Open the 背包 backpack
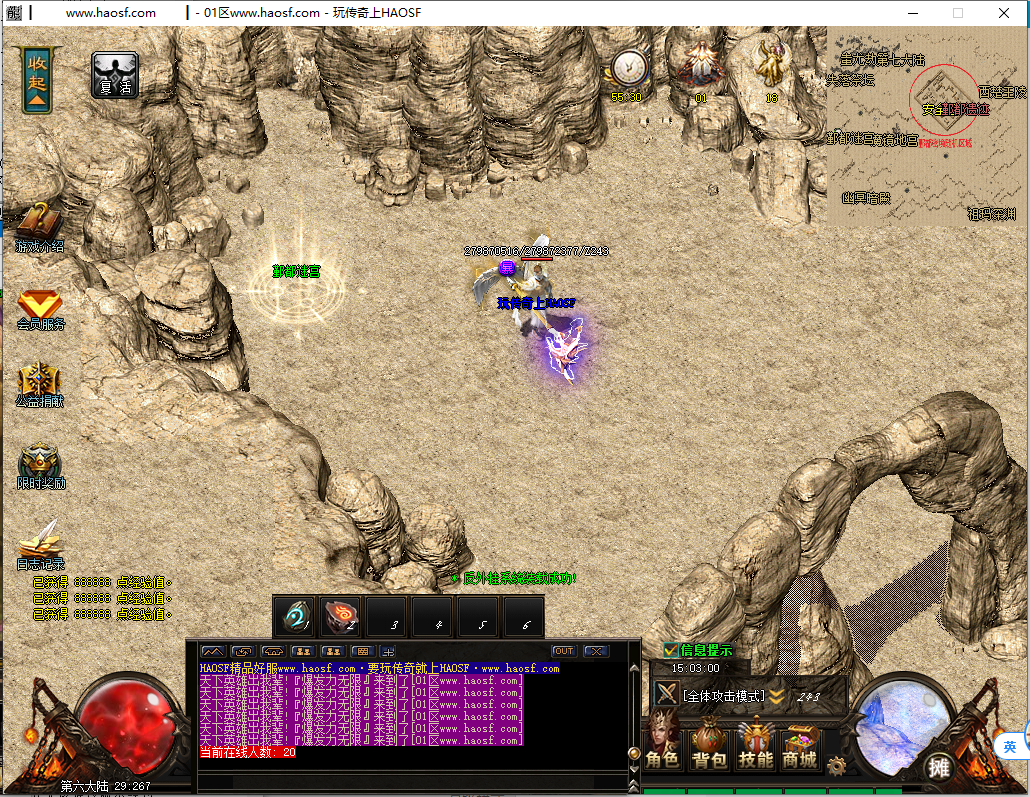This screenshot has height=797, width=1030. [709, 746]
